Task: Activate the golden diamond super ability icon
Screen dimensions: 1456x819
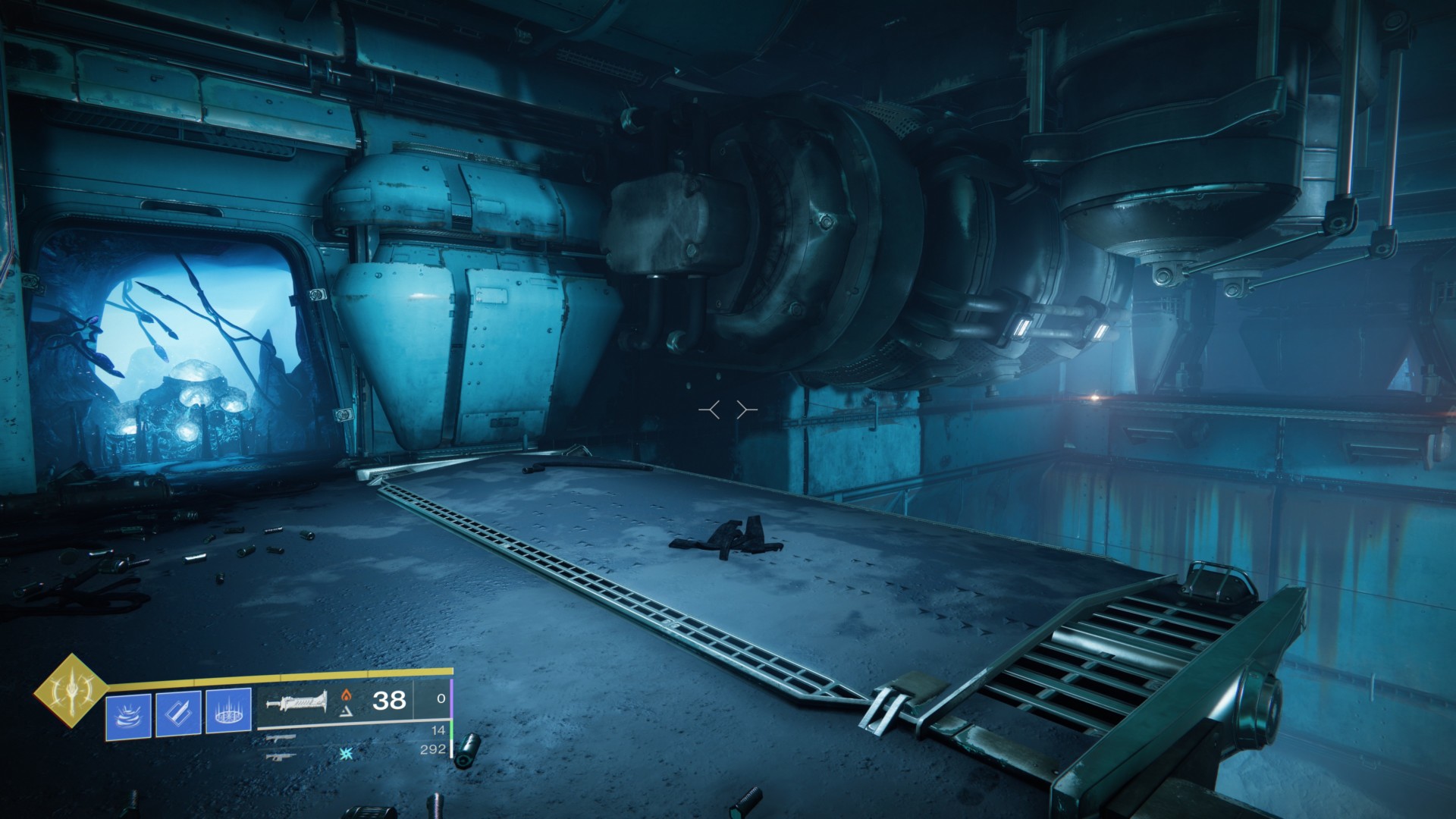Action: click(x=72, y=689)
